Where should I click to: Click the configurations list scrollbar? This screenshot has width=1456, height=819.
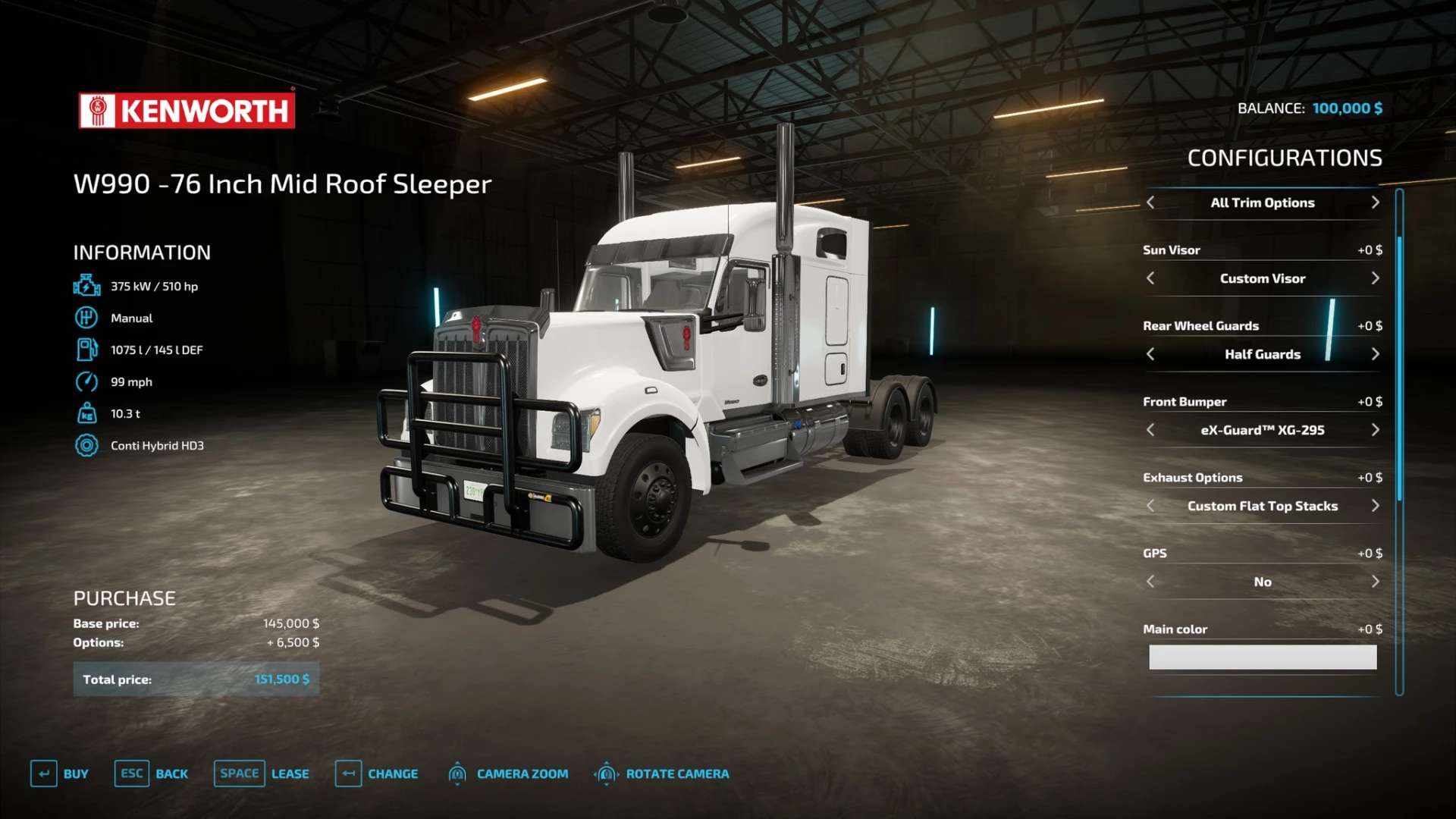point(1399,368)
